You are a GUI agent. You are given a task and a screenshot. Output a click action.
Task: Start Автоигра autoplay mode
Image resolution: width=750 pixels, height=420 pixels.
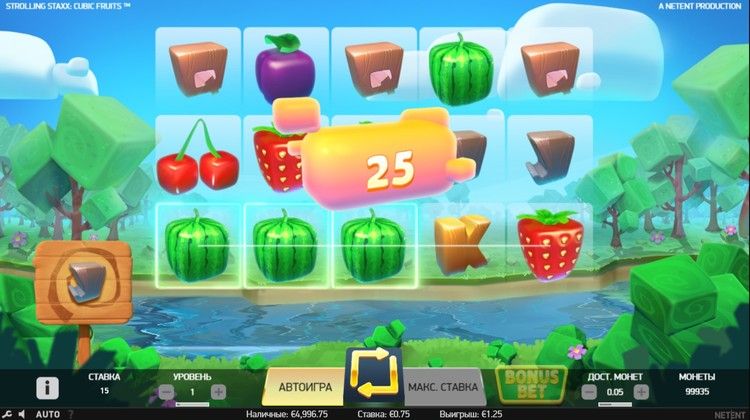tap(300, 386)
